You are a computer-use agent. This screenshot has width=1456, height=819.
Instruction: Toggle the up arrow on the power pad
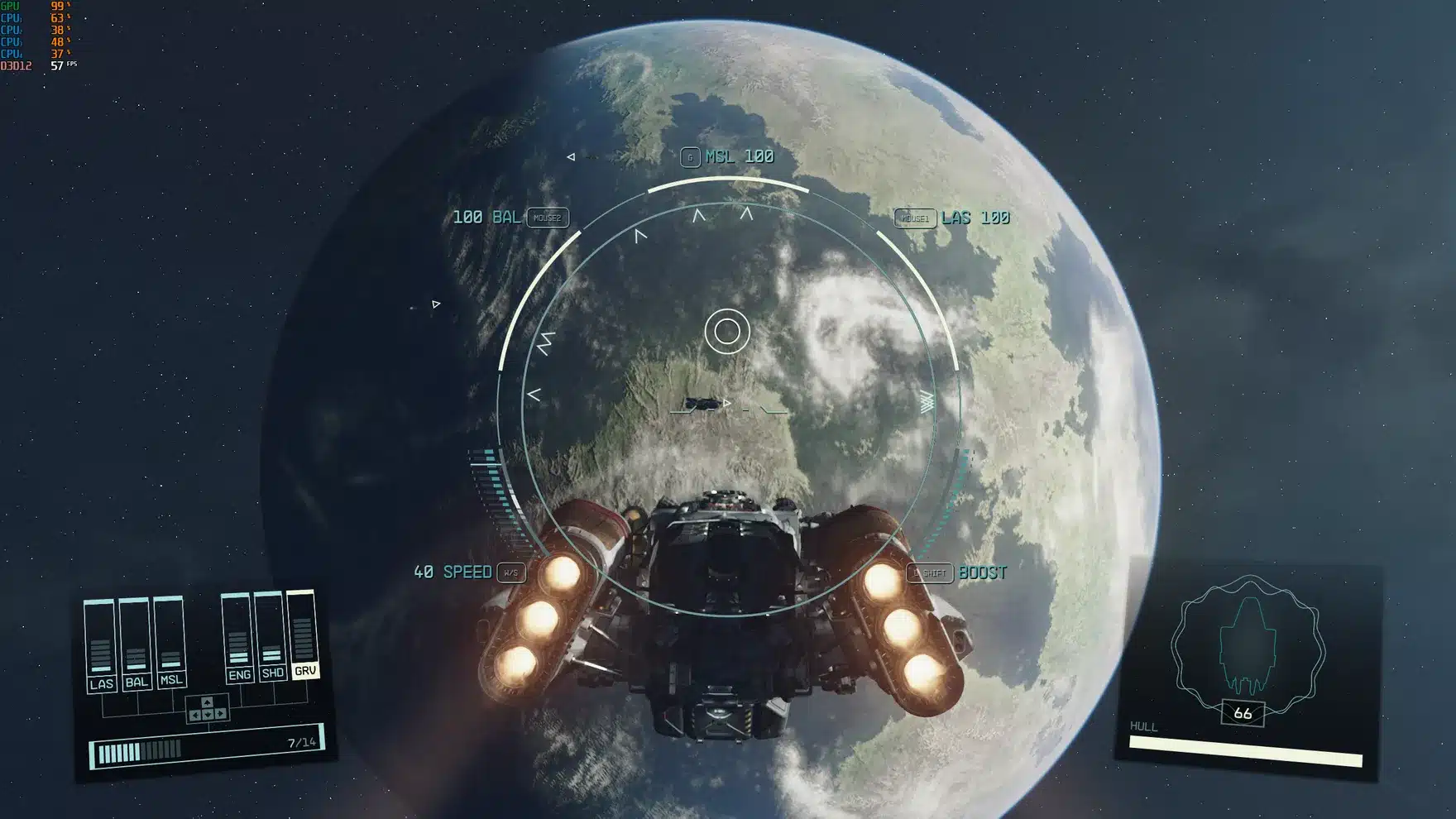click(207, 702)
